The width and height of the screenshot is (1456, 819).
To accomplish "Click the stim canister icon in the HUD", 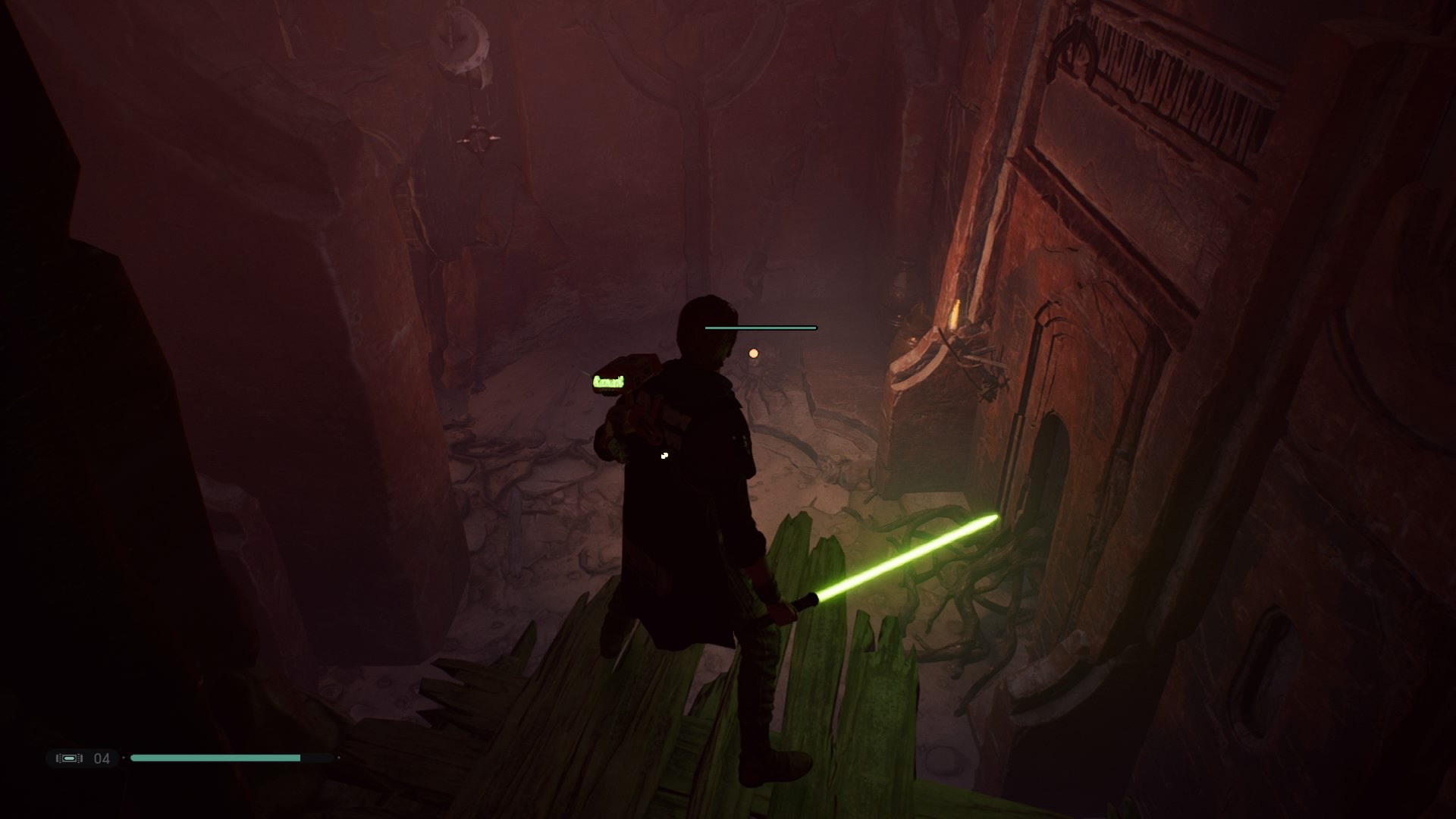I will [70, 758].
